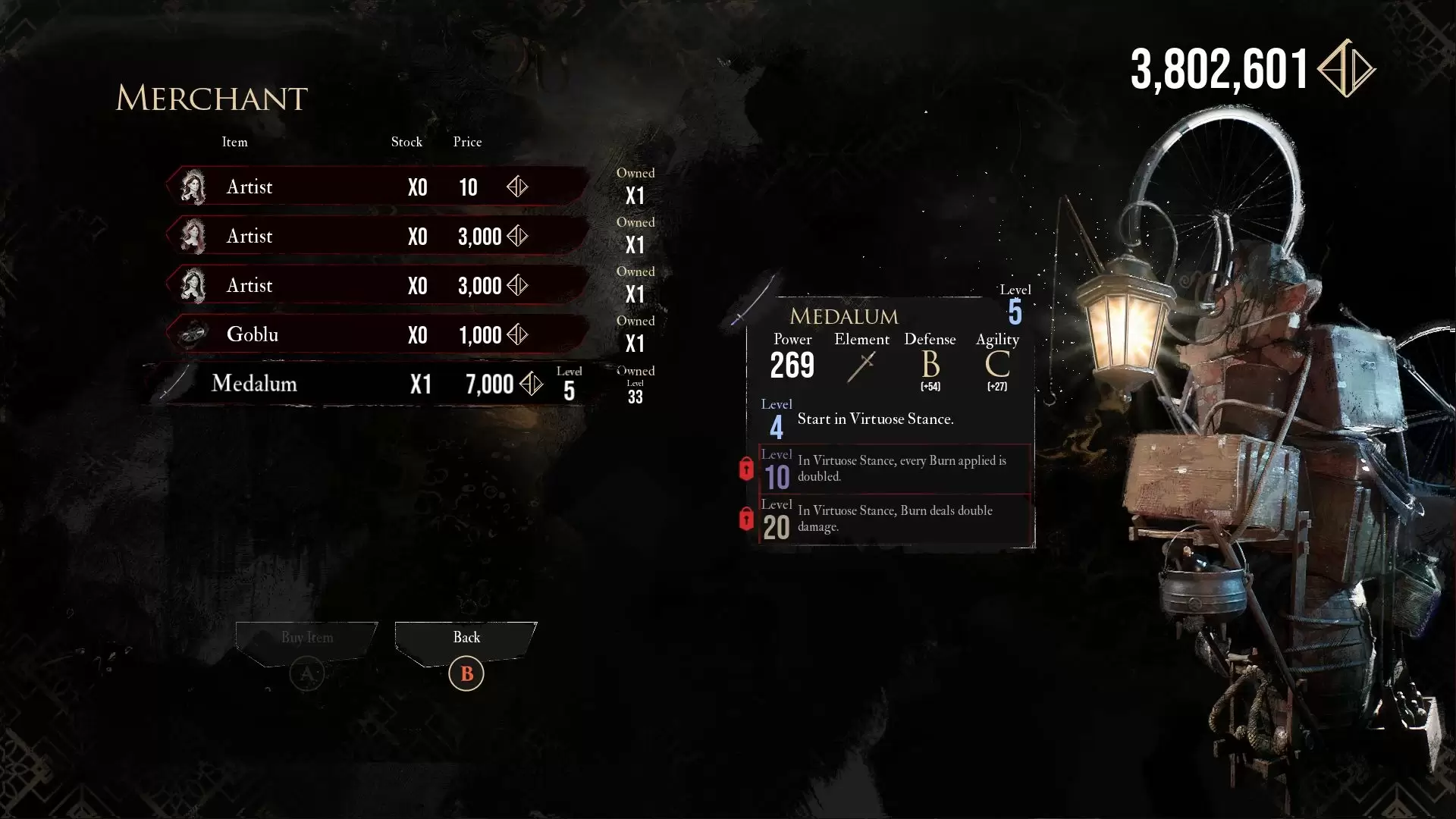This screenshot has height=819, width=1456.
Task: Go Back from the merchant menu
Action: 466,639
